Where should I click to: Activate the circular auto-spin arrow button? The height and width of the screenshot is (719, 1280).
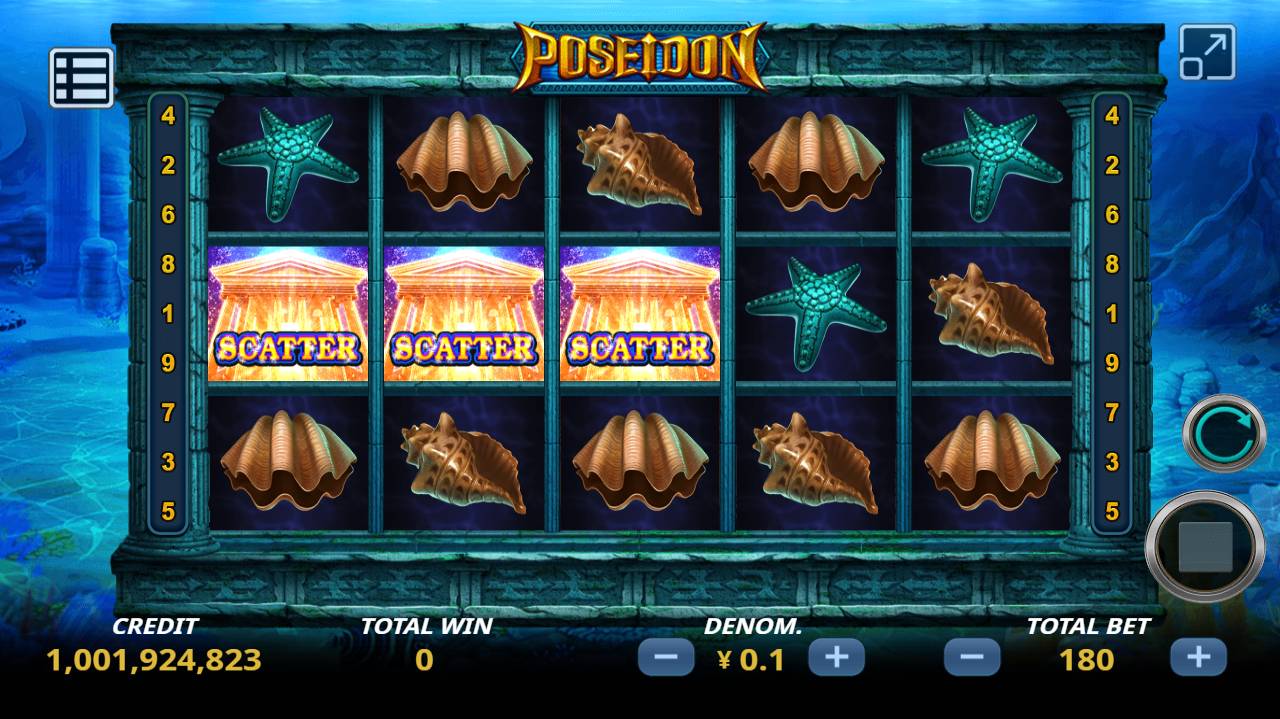[x=1225, y=433]
